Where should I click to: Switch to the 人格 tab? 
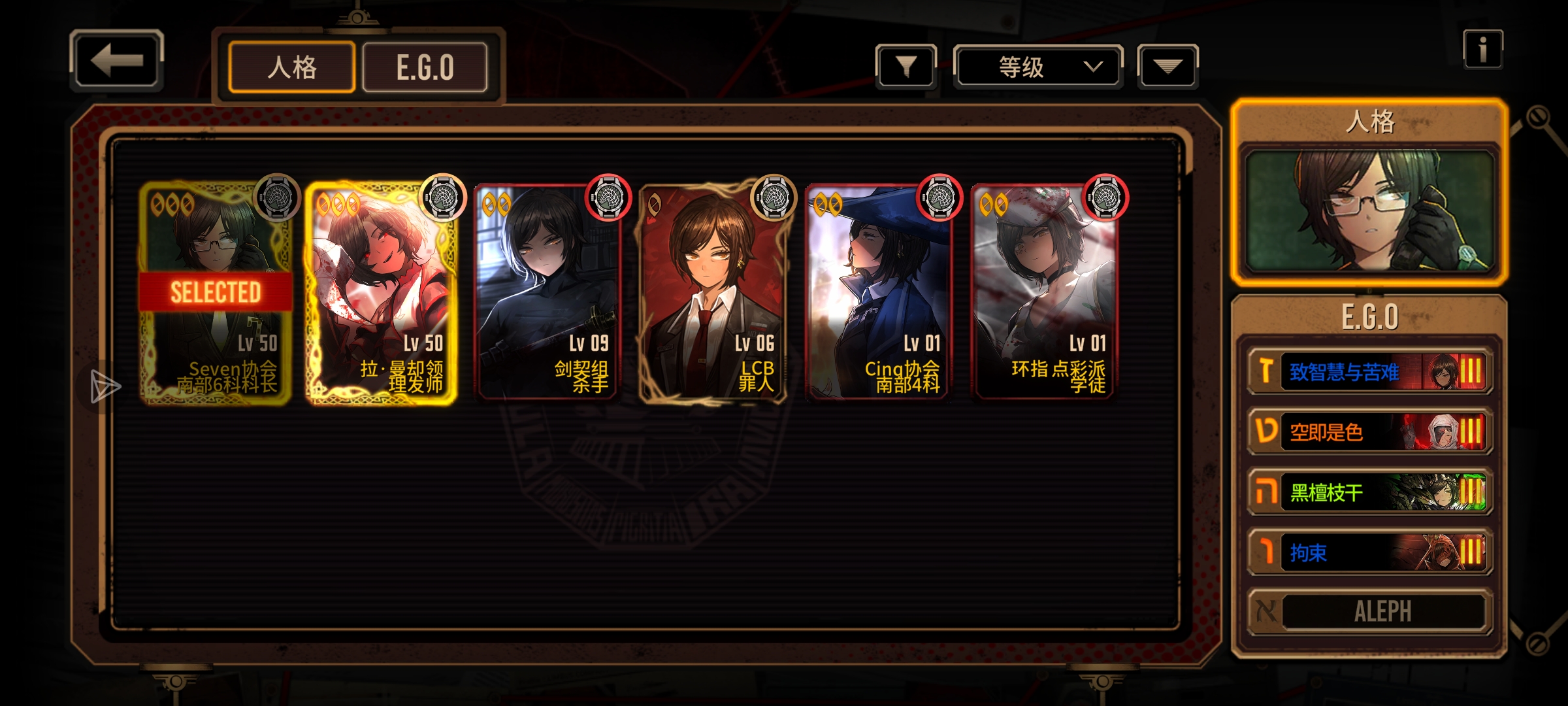point(292,67)
